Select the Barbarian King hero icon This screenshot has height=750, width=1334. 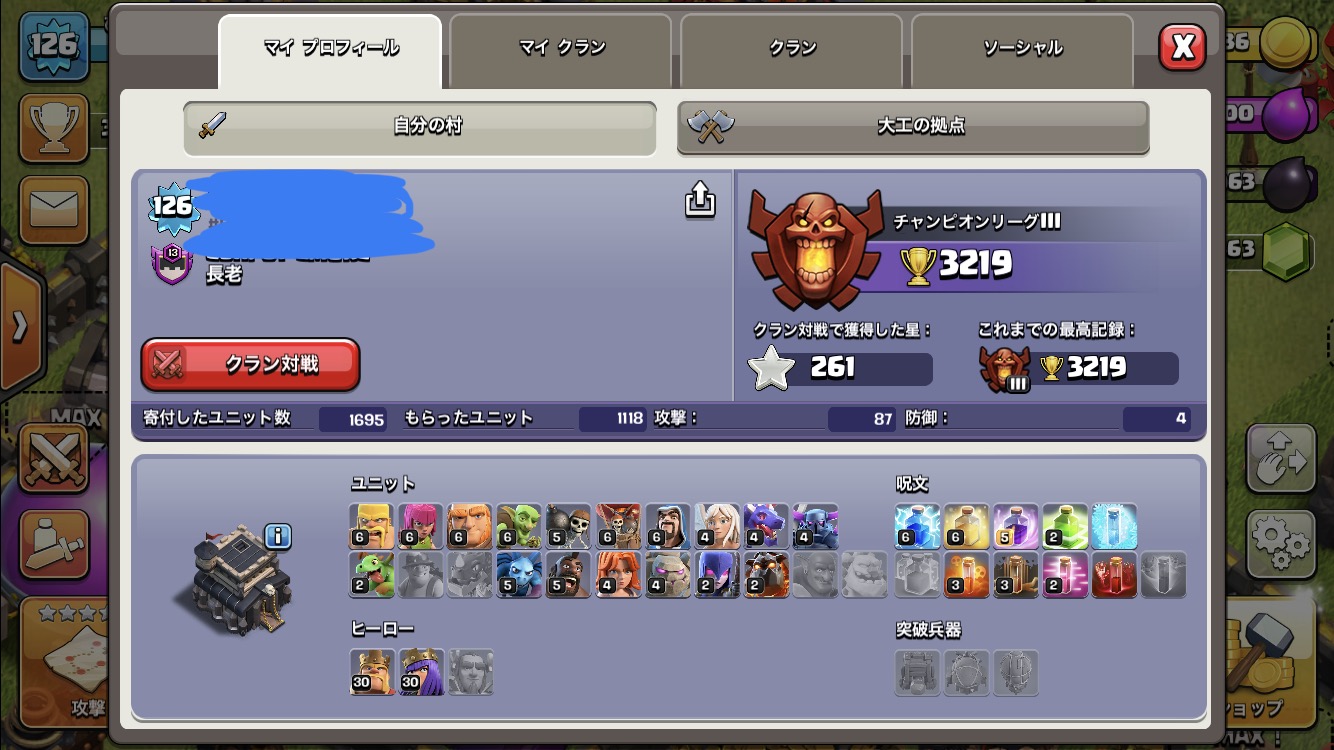point(372,671)
